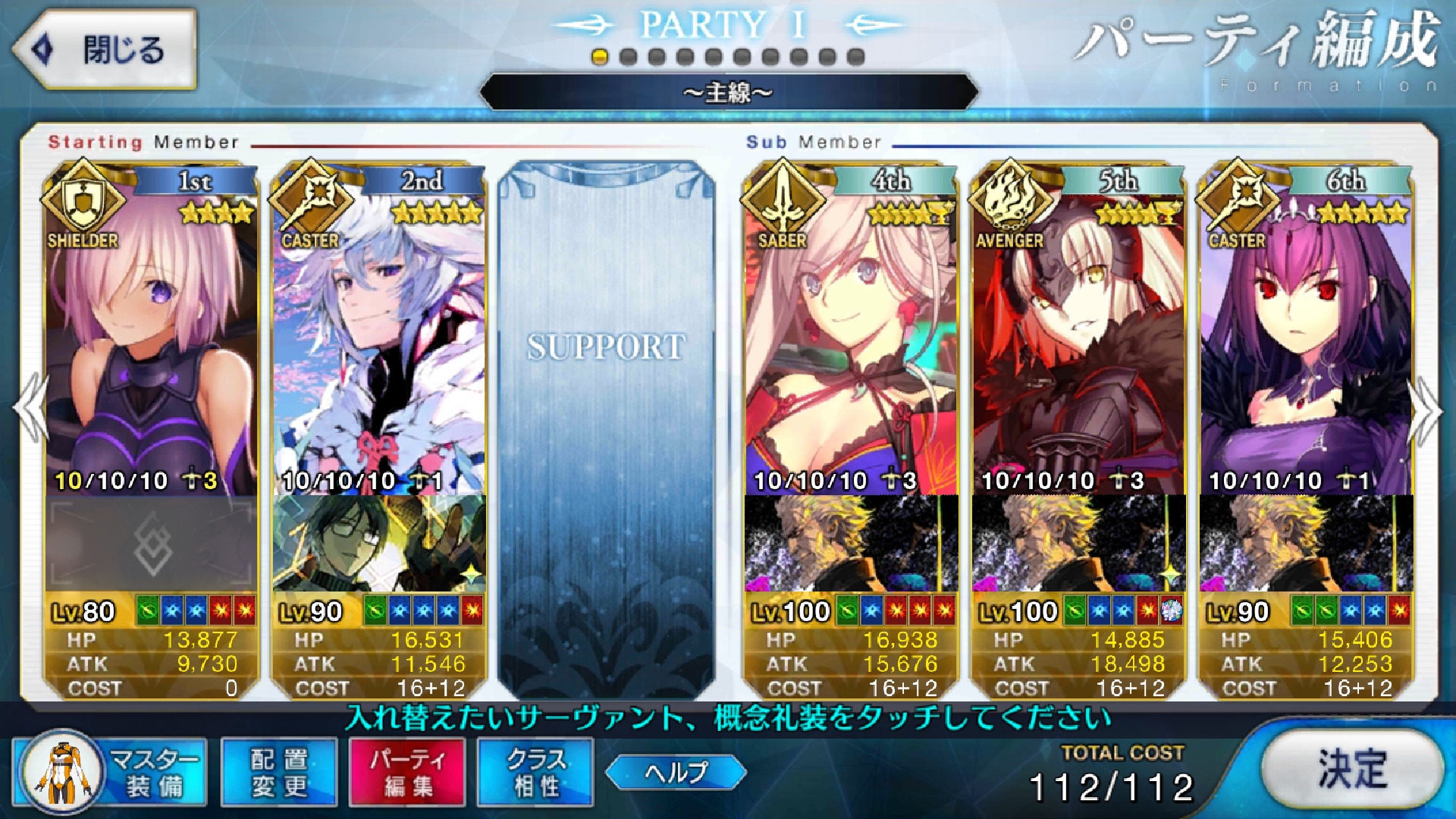Confirm the party with 決定 button
Viewport: 1456px width, 819px height.
1352,770
